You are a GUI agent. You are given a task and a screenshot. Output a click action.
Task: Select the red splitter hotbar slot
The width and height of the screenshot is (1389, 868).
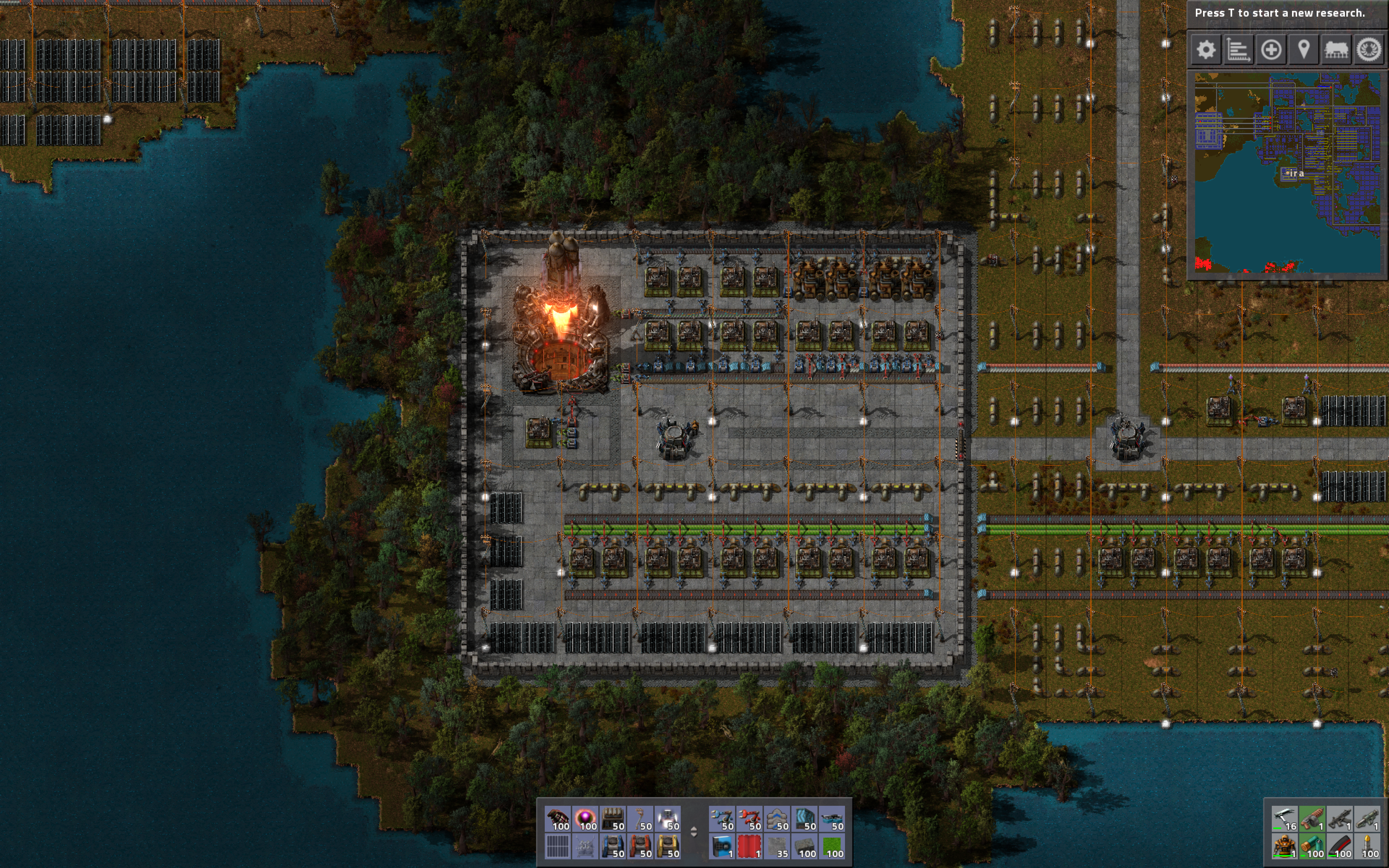[x=640, y=846]
